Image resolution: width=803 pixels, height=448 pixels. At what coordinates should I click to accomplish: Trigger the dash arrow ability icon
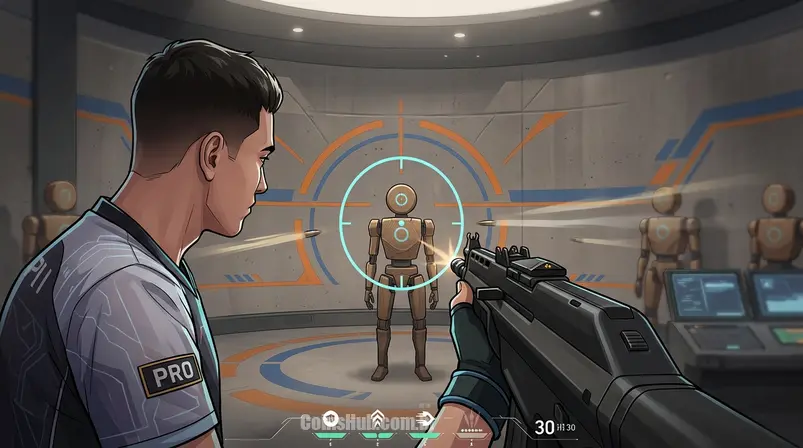coord(425,419)
